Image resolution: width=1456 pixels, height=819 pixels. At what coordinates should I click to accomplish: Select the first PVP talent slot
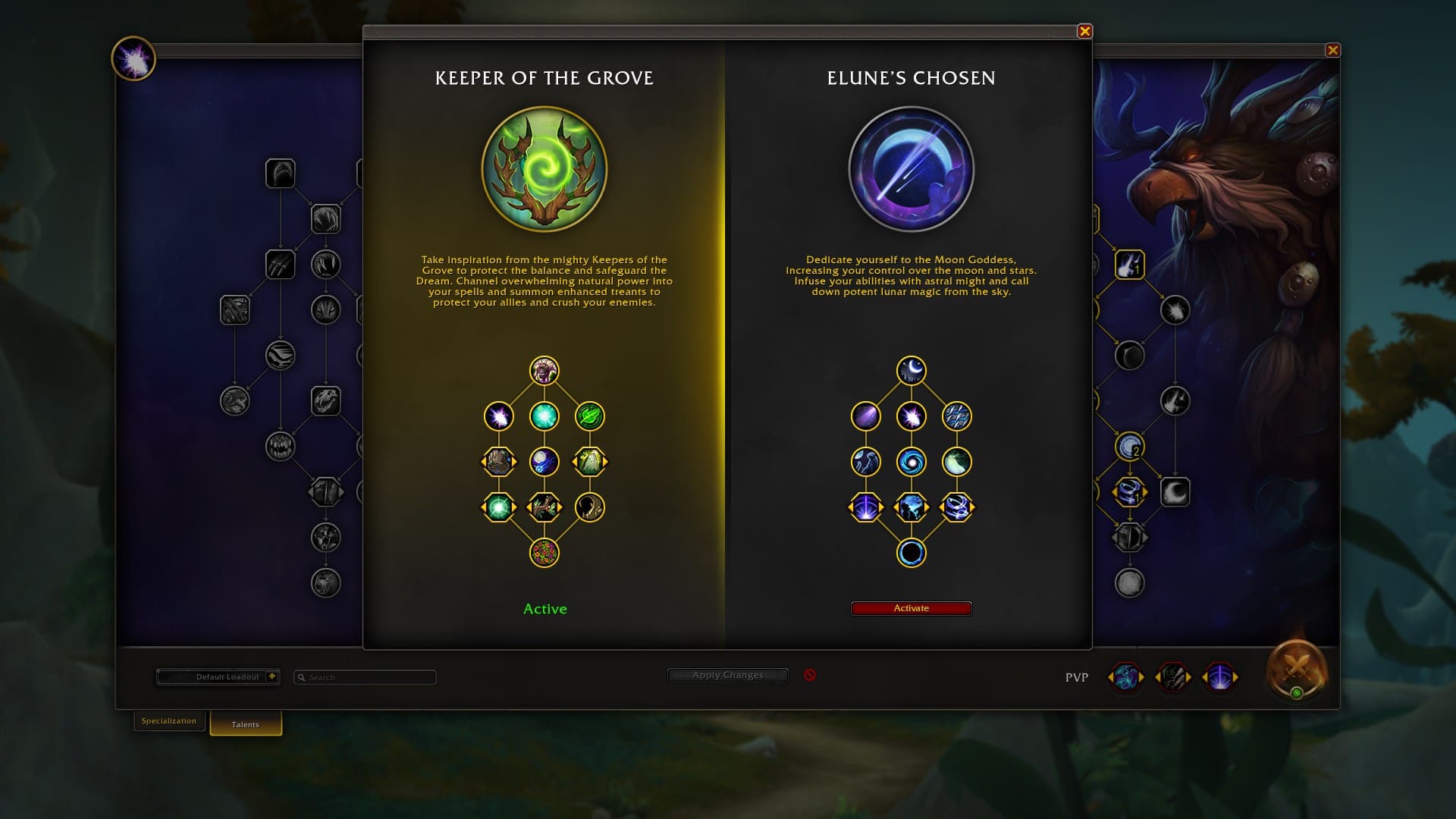(x=1126, y=677)
